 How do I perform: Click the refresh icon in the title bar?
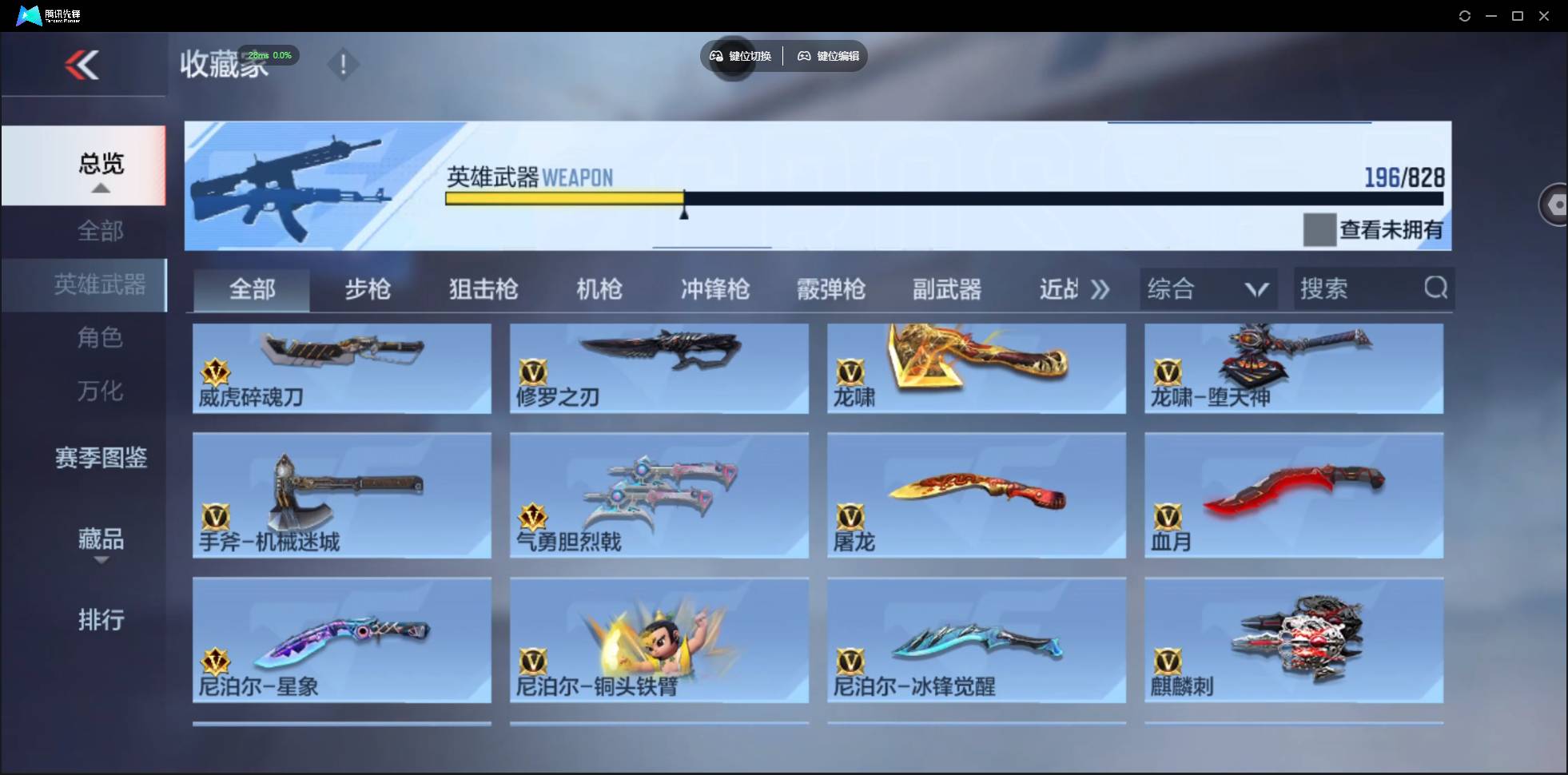pos(1466,15)
